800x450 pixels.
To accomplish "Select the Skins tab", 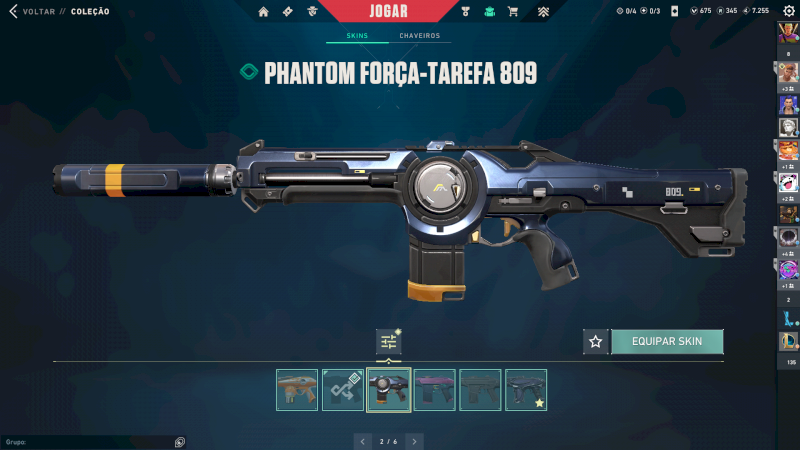I will point(357,36).
